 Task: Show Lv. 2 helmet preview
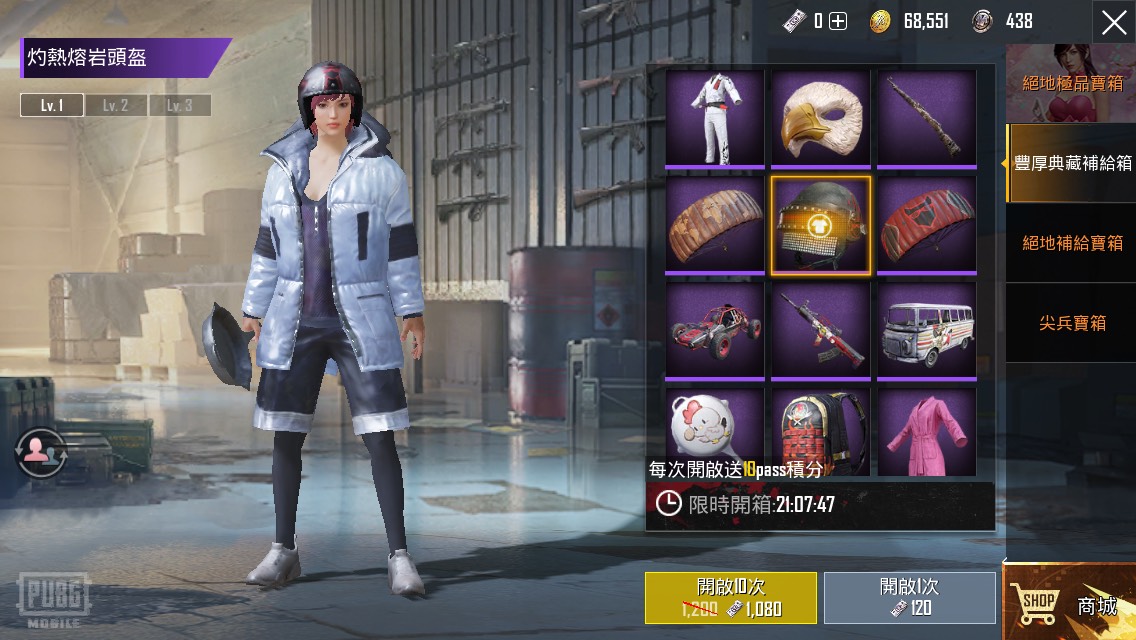click(116, 105)
